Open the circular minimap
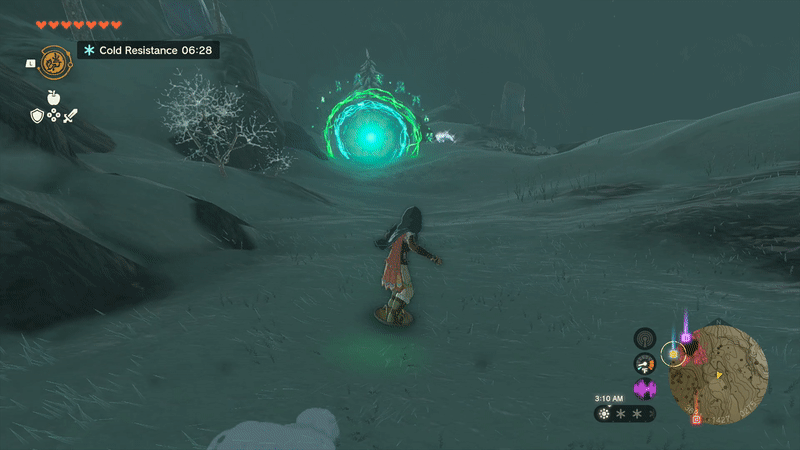The height and width of the screenshot is (450, 800). pos(718,374)
